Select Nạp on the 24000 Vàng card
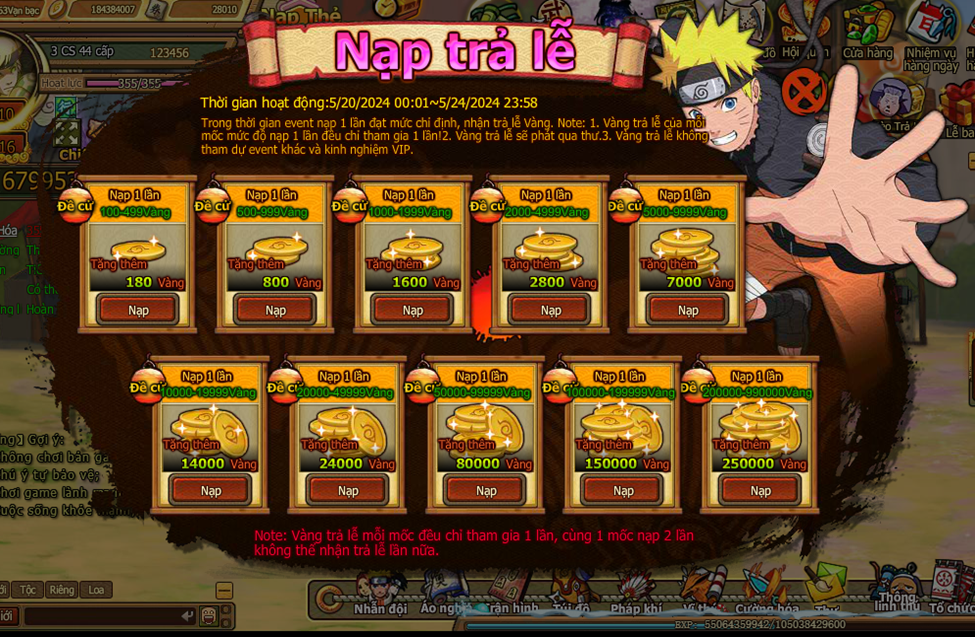975x637 pixels. click(348, 490)
